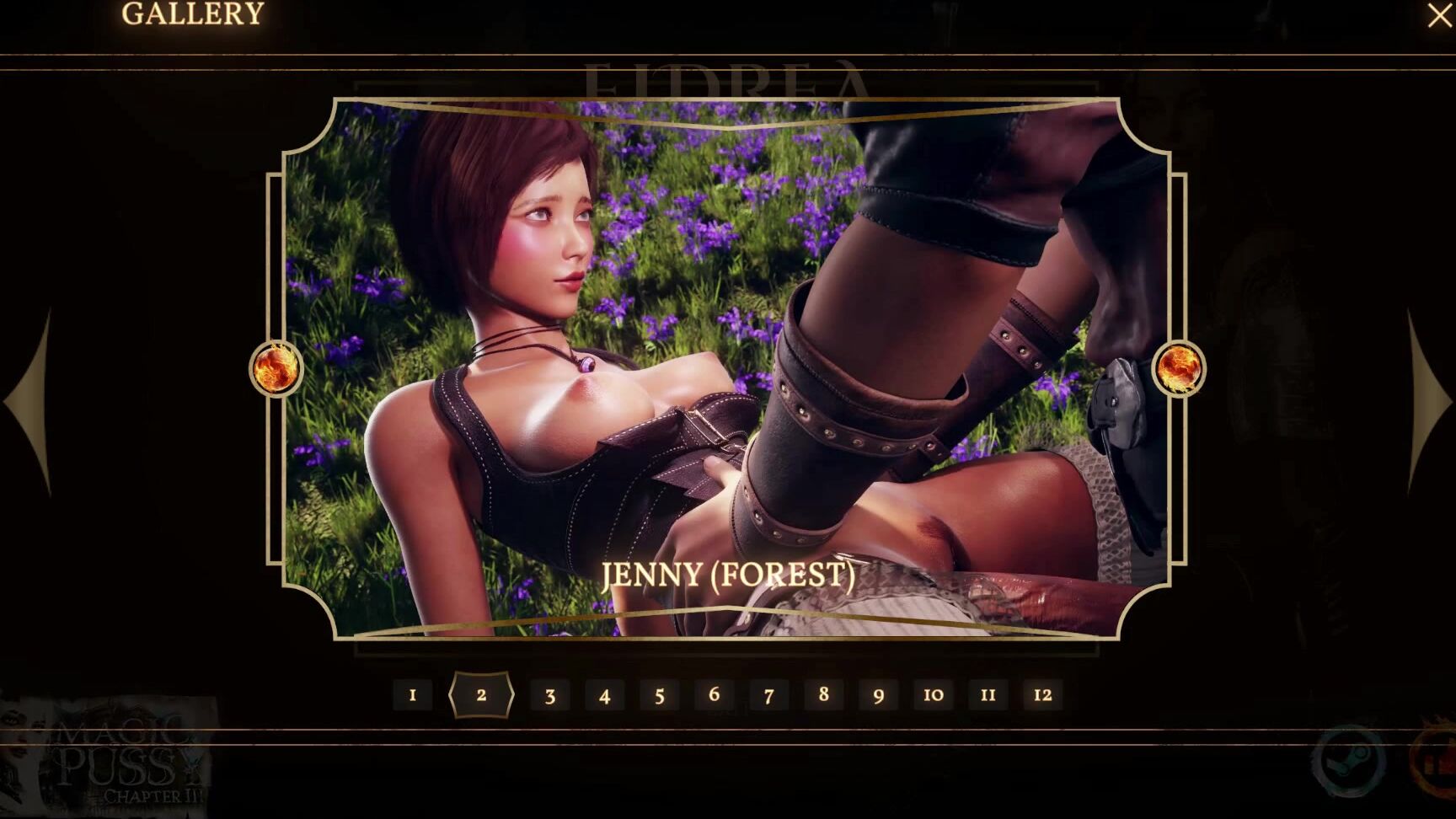Click the left fiery orb to view previous image
1456x819 pixels.
[x=274, y=368]
